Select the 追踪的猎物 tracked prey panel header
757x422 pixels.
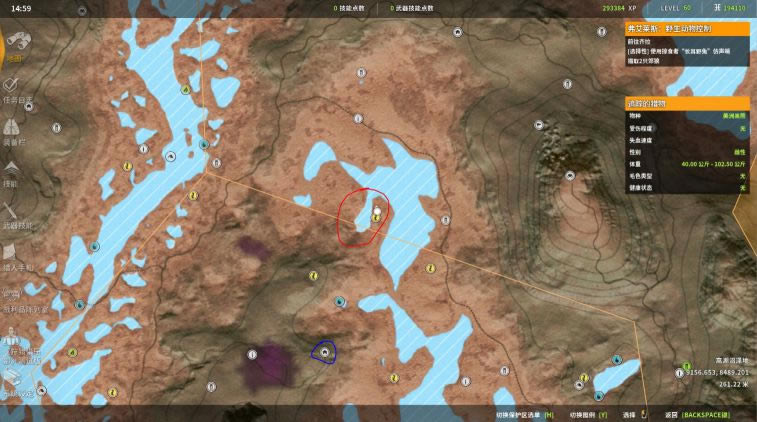coord(686,103)
